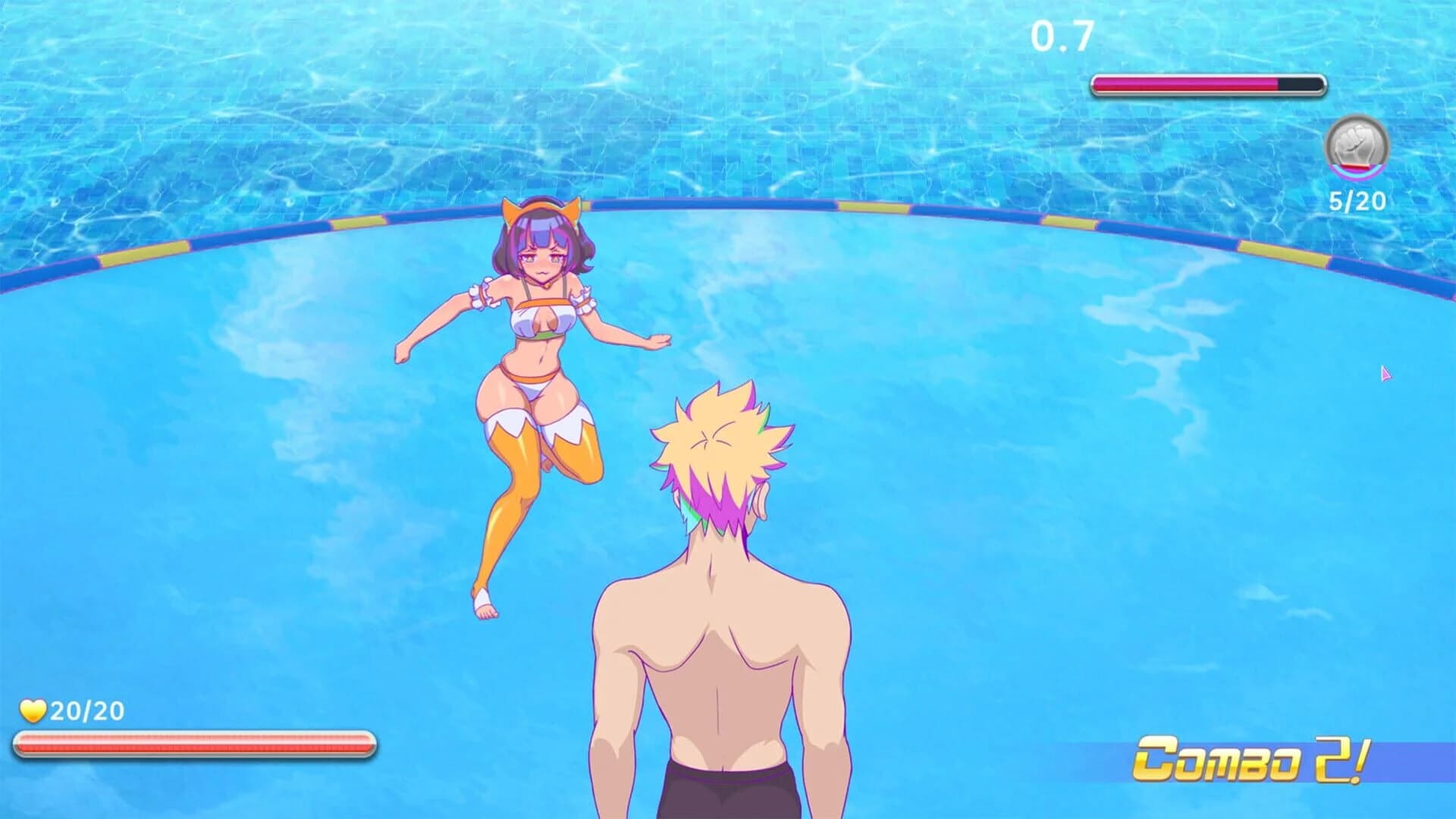
Task: Click the 5/20 ability counter text
Action: coord(1357,202)
